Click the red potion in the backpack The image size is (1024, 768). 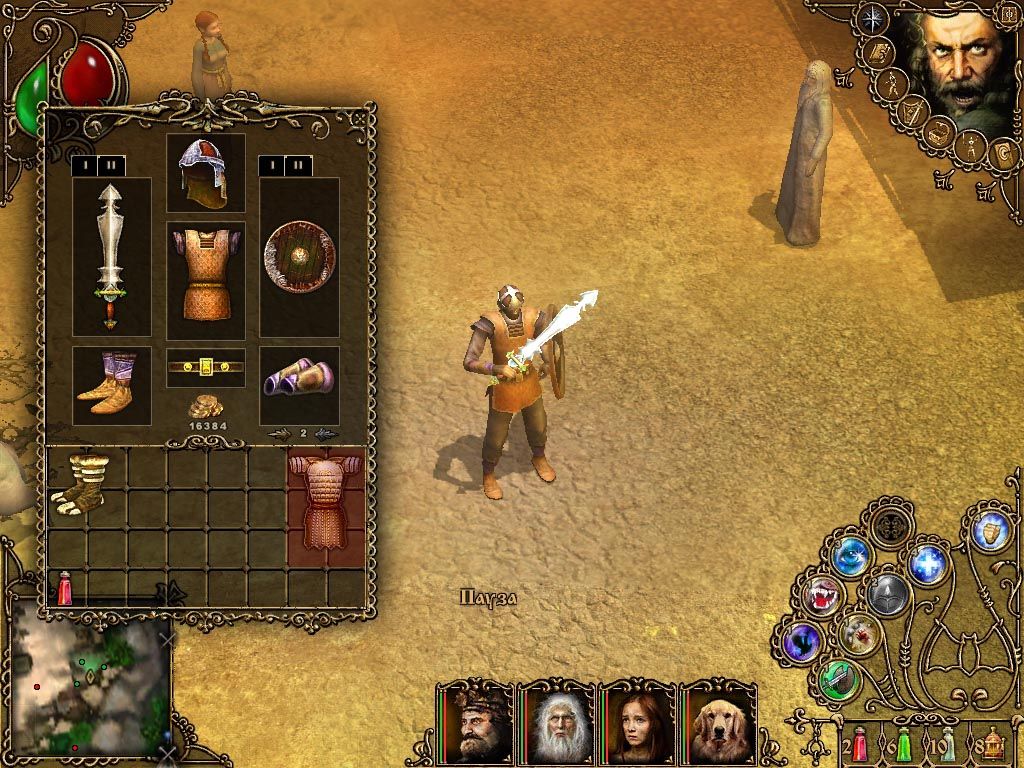click(x=65, y=588)
